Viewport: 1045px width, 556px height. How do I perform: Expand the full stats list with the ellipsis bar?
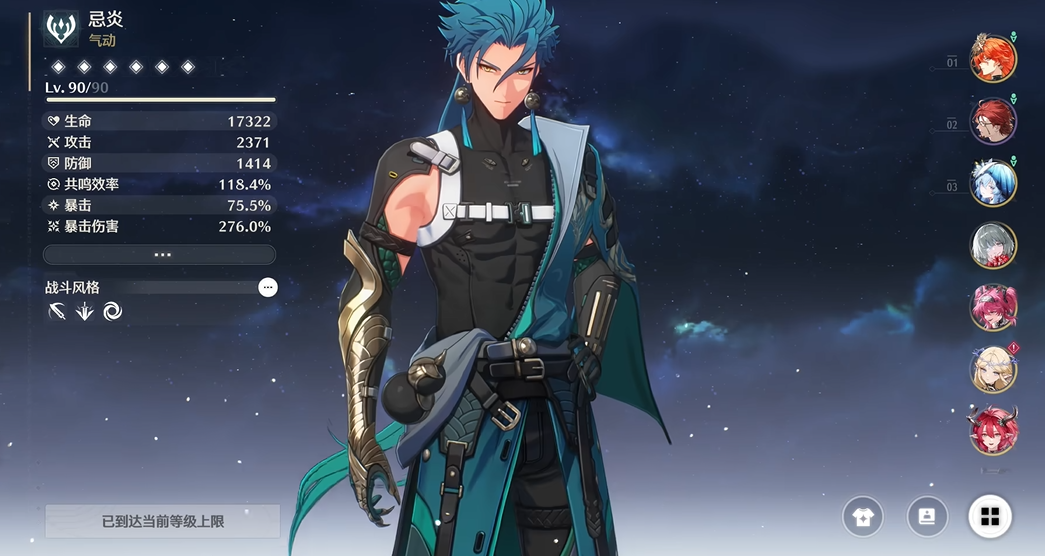point(162,255)
